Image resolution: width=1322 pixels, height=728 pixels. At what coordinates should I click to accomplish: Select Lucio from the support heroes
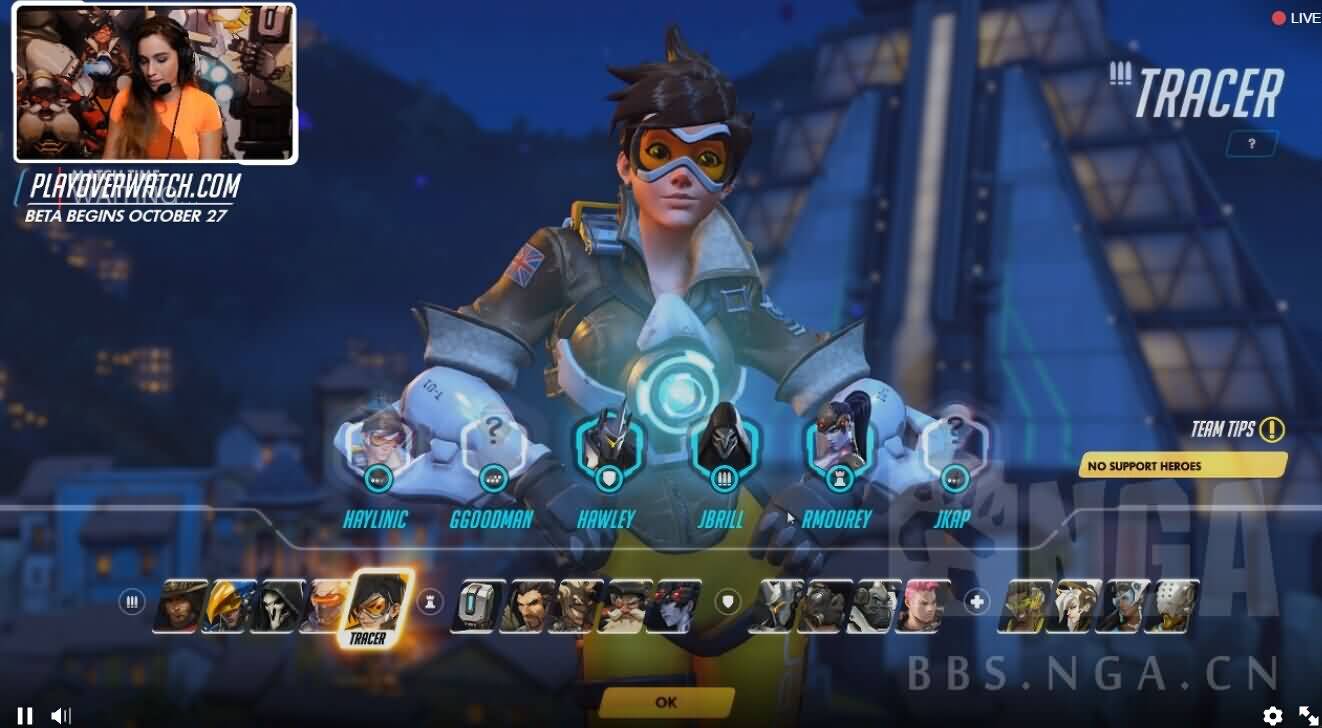point(1026,606)
